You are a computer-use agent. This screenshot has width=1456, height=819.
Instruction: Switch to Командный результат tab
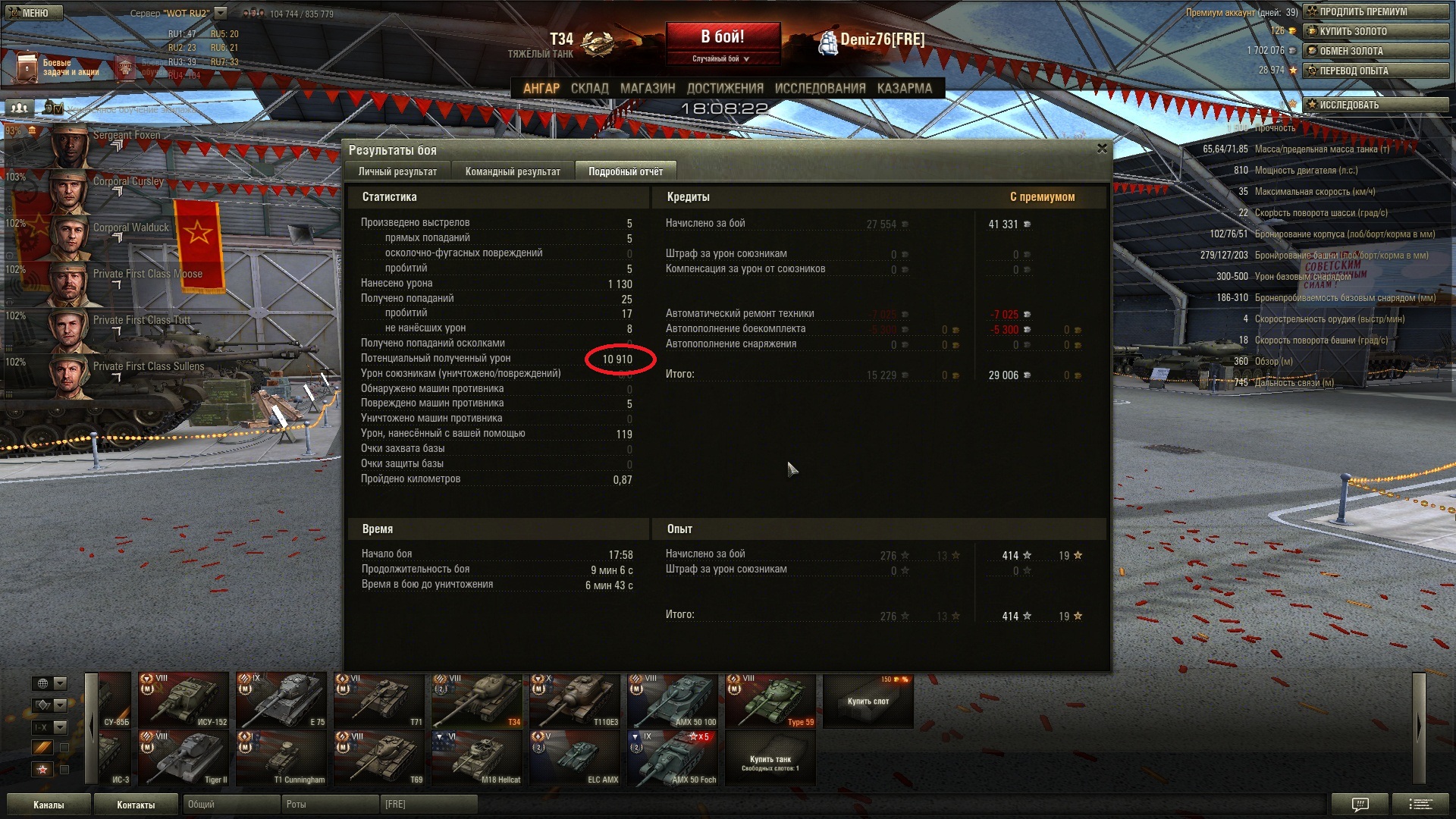[513, 172]
